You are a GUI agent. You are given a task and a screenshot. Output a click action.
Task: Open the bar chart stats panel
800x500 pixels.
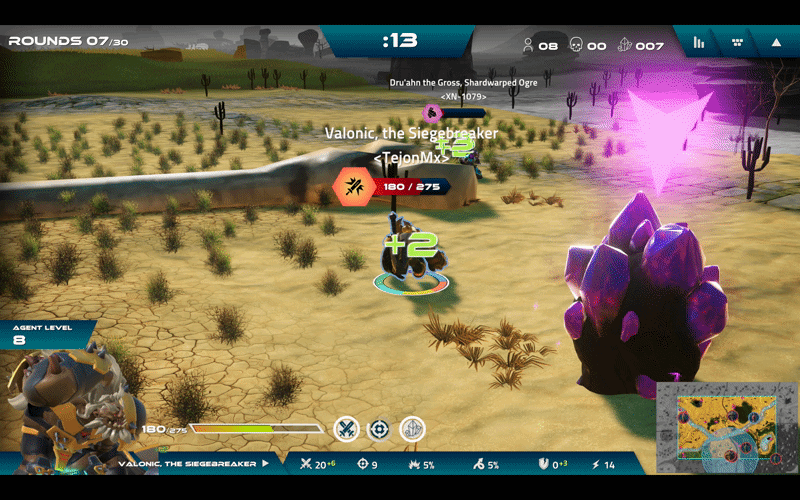pyautogui.click(x=700, y=43)
